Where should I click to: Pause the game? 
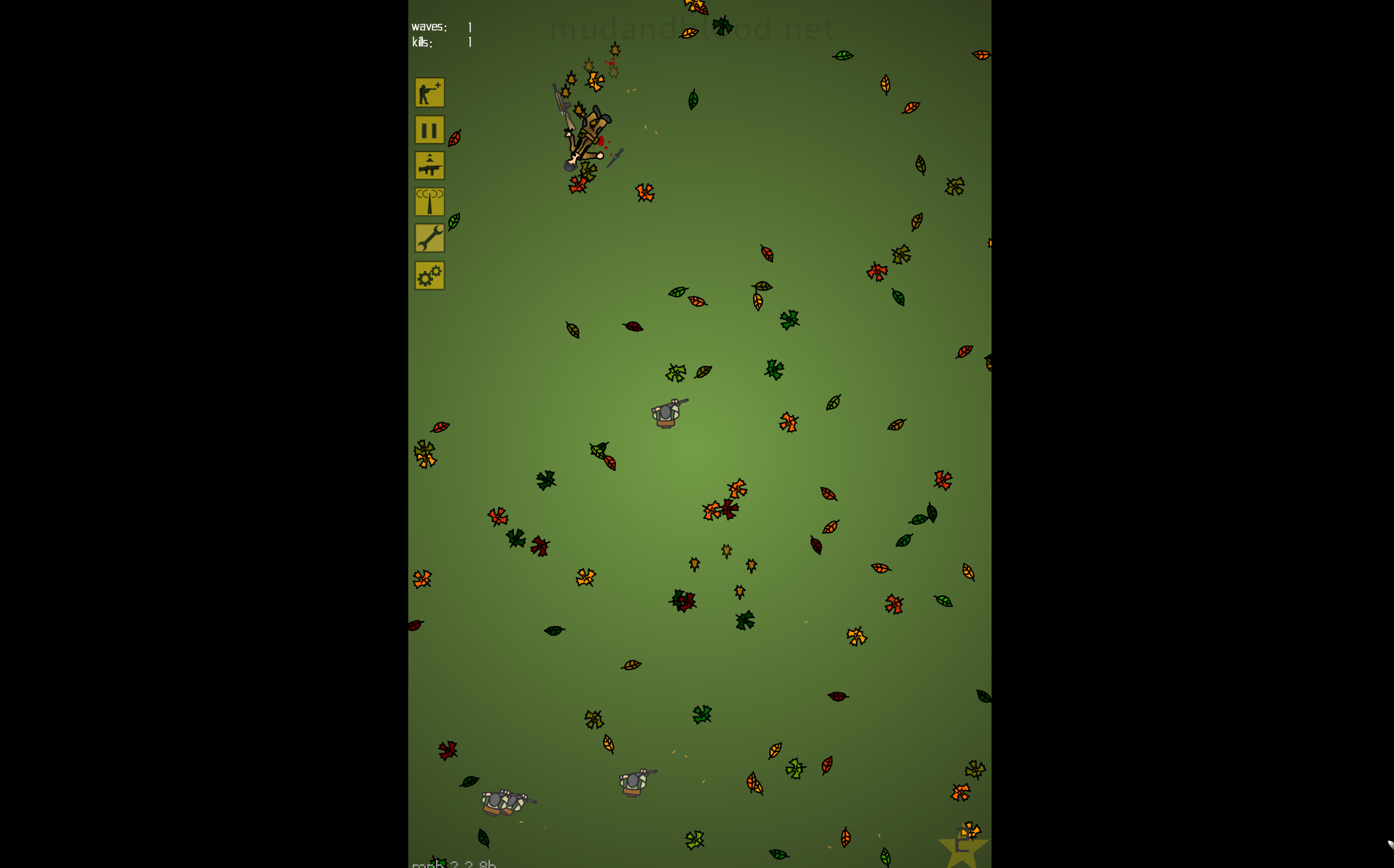(x=429, y=130)
